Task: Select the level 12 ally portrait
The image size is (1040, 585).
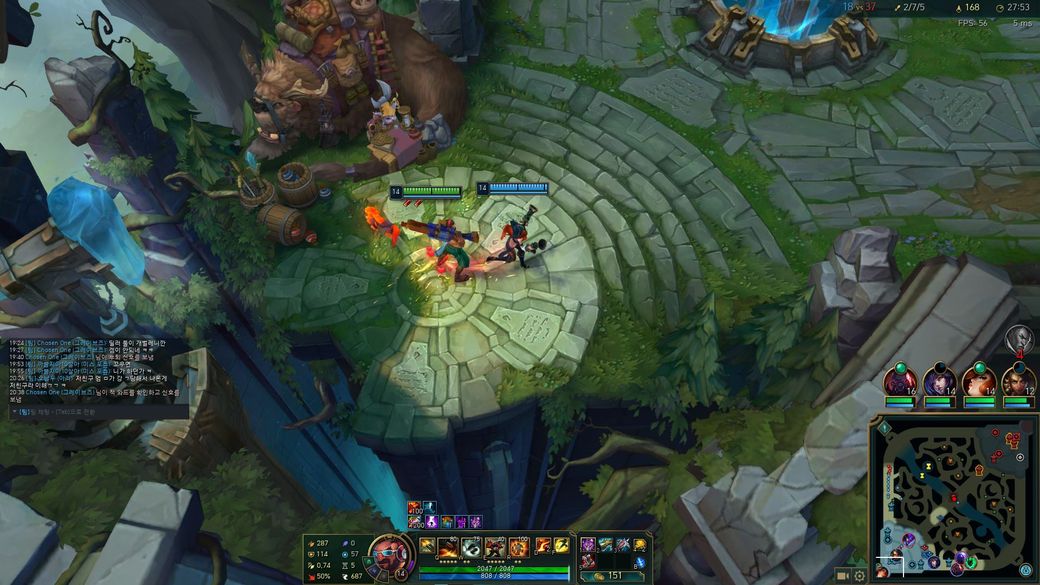Action: [1018, 383]
